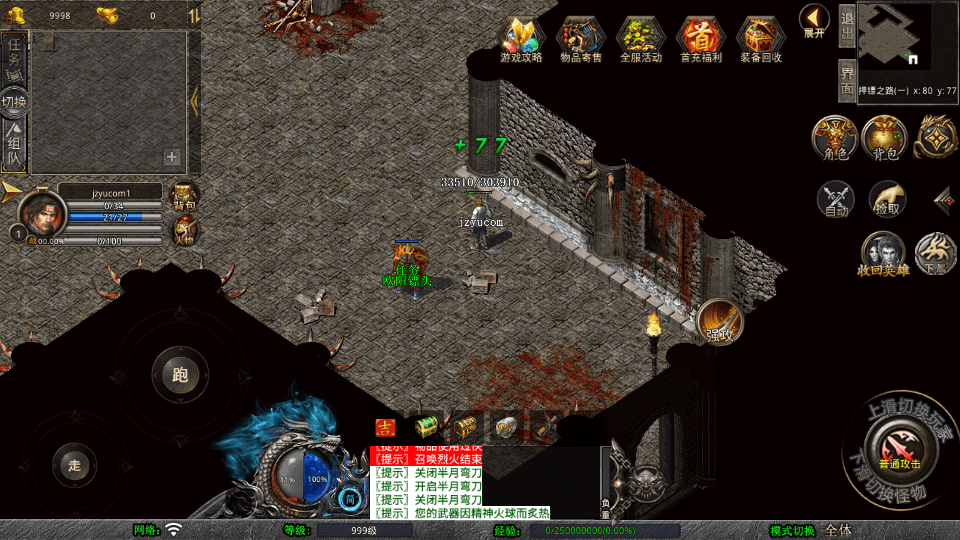Click the 展开 expand arrow button

814,20
